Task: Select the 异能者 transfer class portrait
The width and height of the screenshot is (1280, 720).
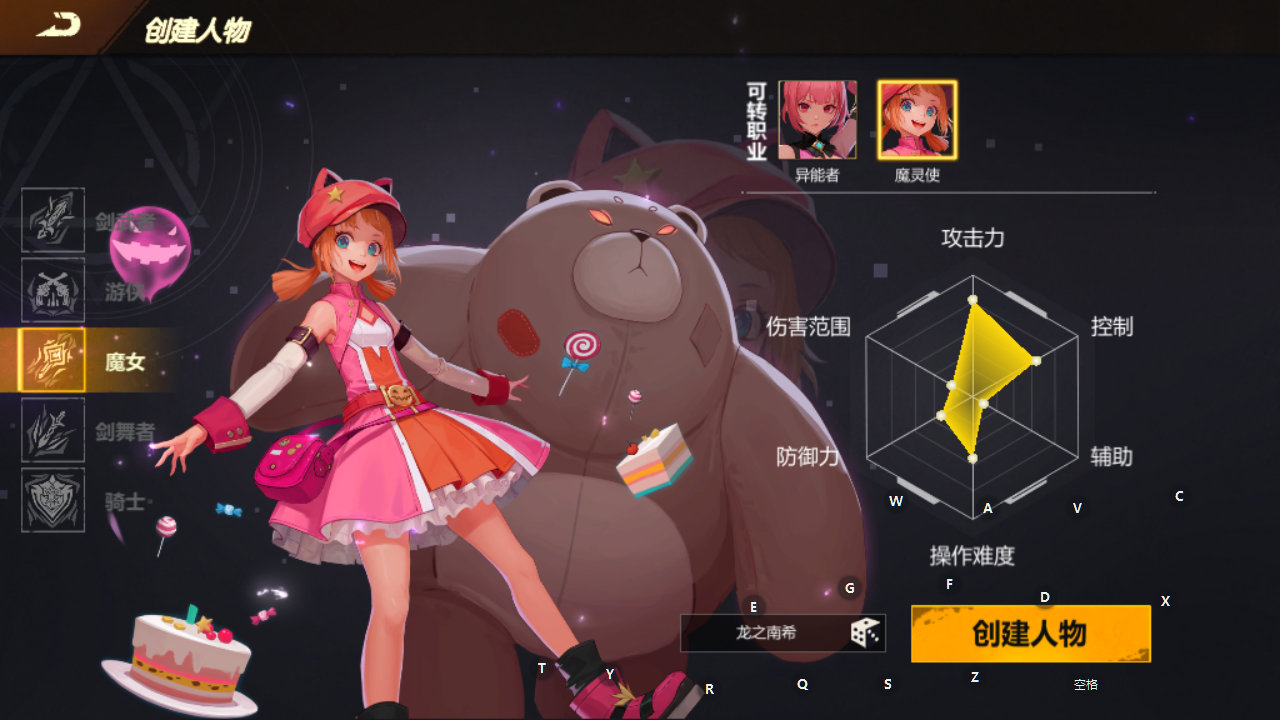Action: [x=820, y=118]
